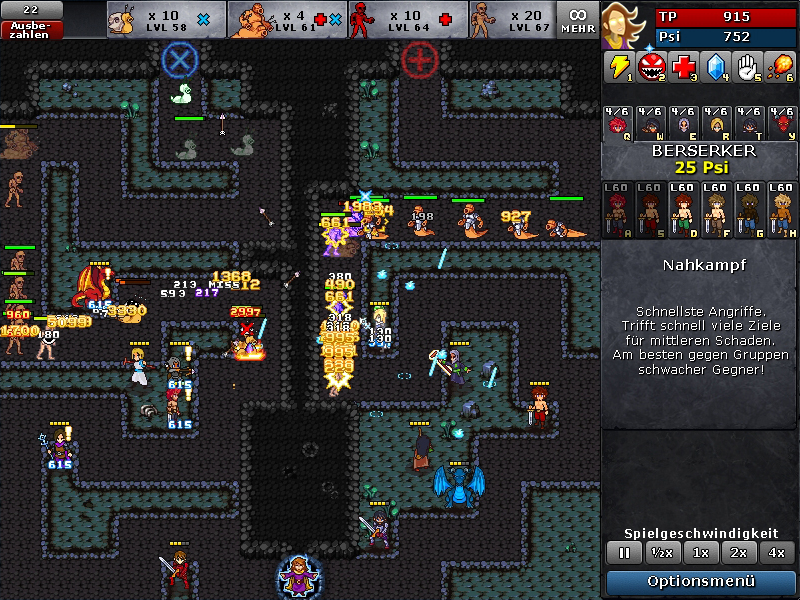
Task: Open the MEHR infinity wave button
Action: 578,20
